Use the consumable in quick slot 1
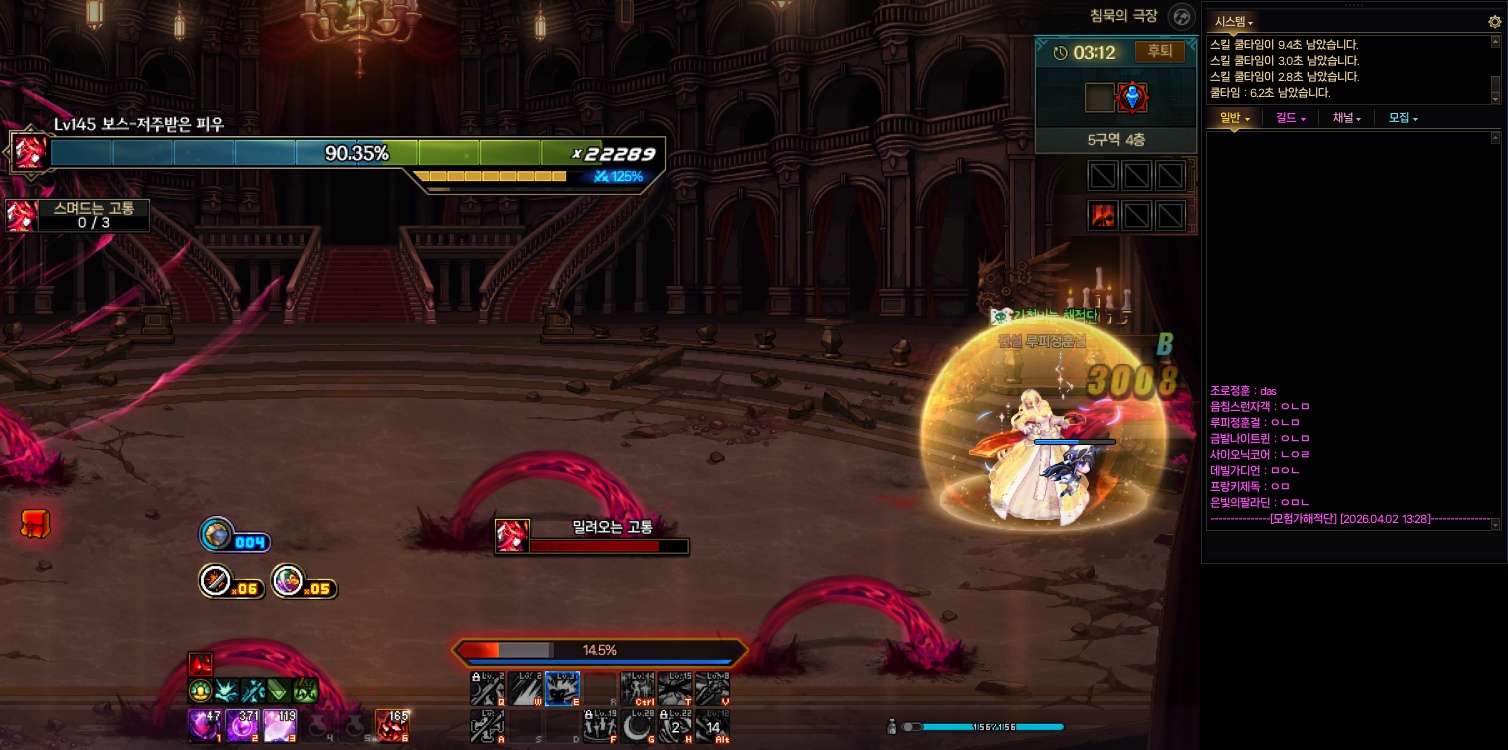The image size is (1508, 750). coord(204,726)
